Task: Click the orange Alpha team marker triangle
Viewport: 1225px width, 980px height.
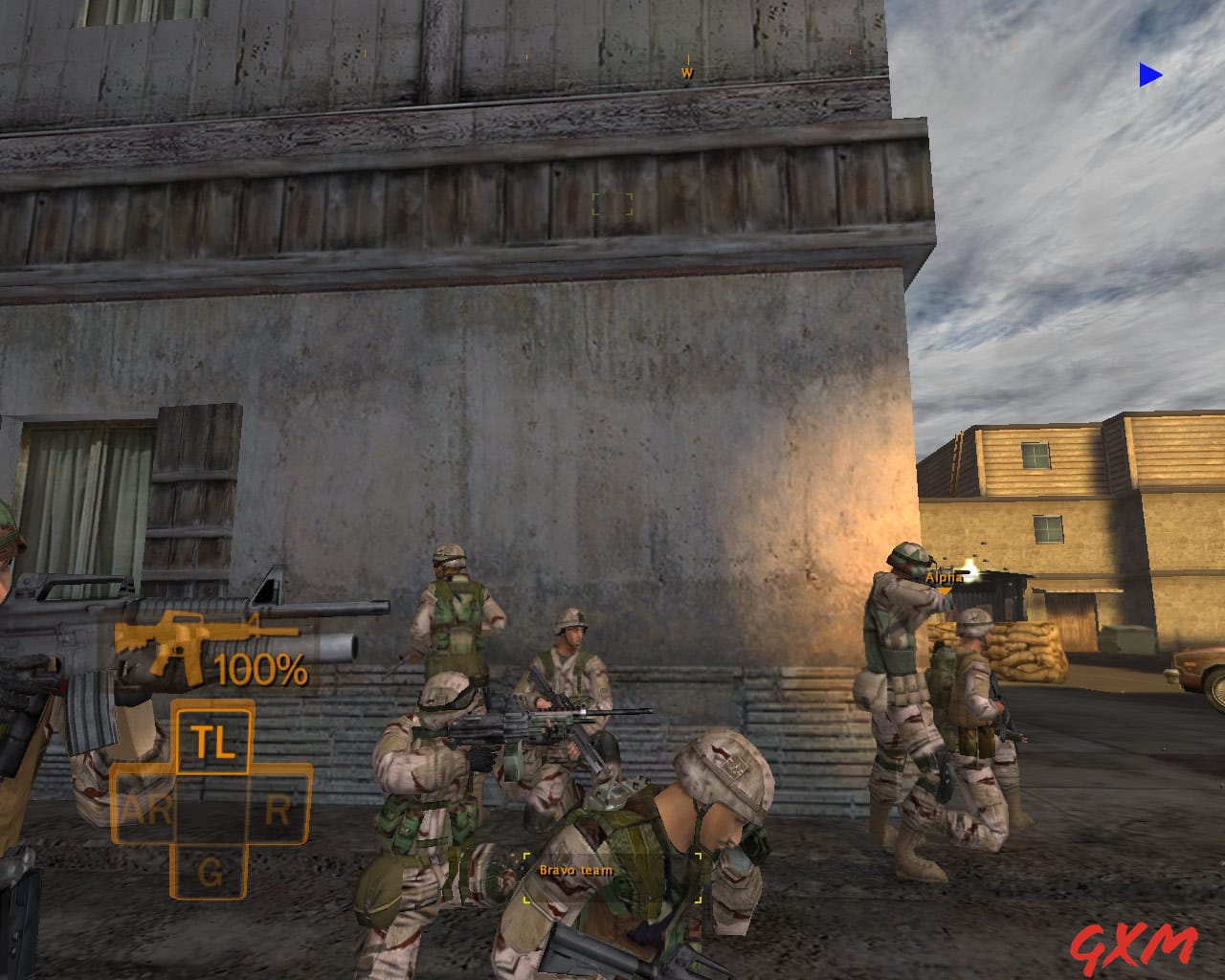Action: click(x=942, y=590)
